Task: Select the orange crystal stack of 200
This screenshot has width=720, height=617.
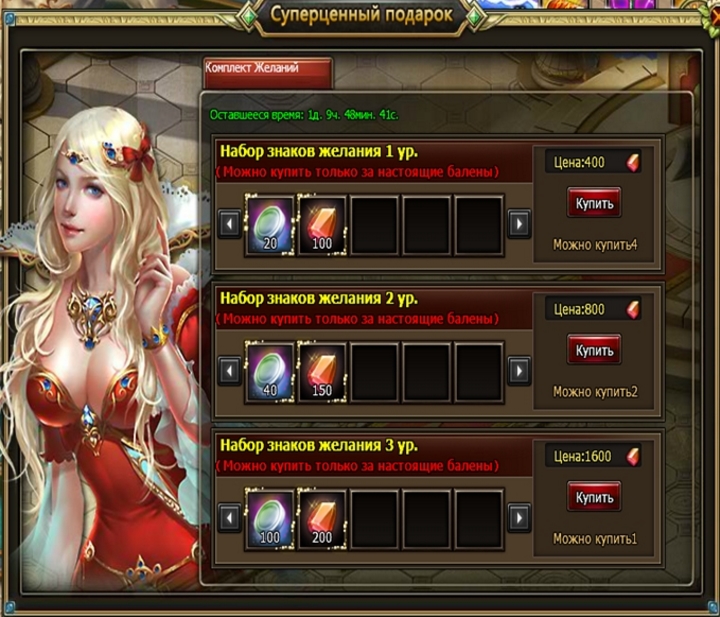Action: click(x=322, y=516)
